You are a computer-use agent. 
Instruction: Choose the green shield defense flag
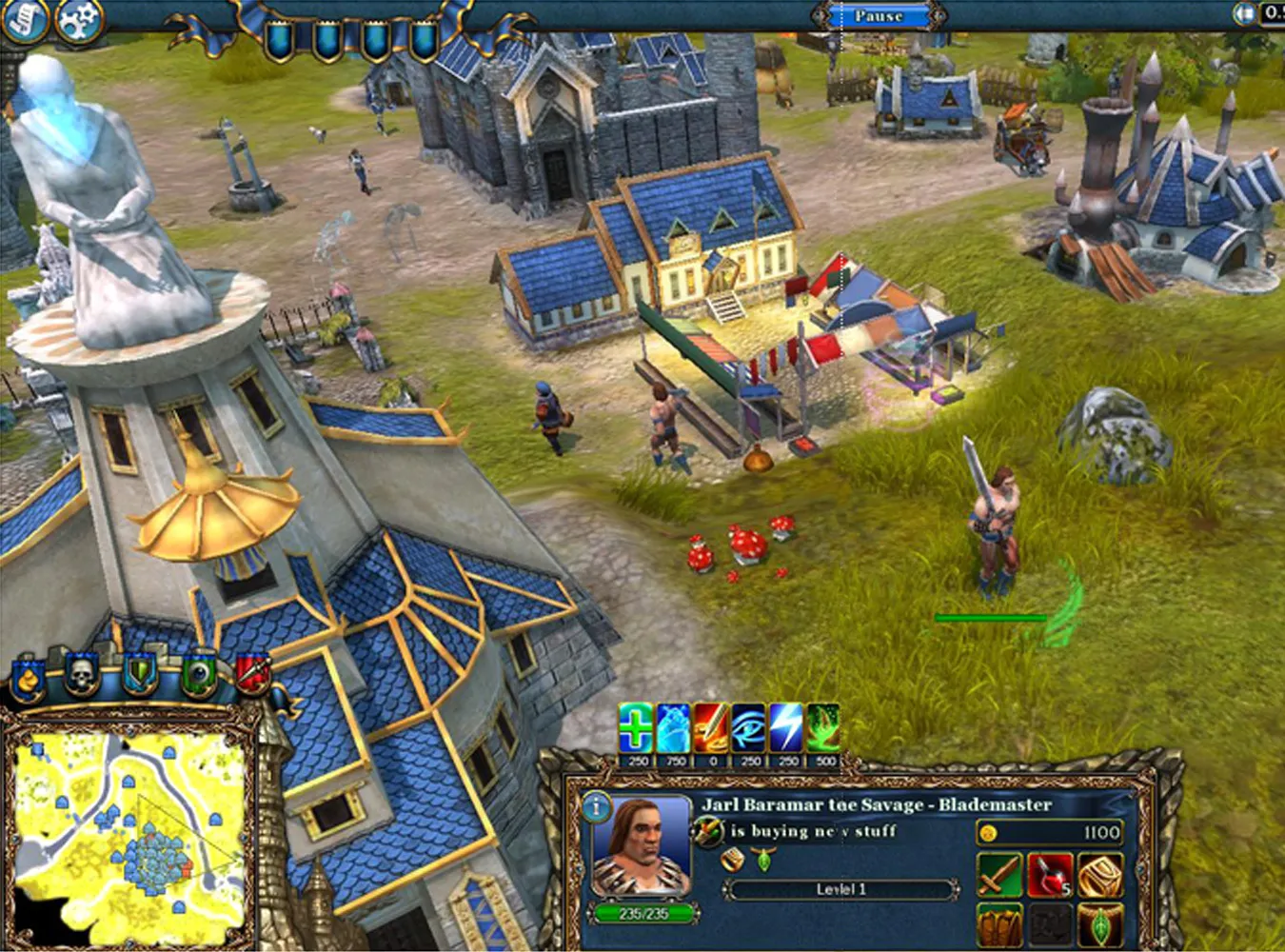[140, 677]
